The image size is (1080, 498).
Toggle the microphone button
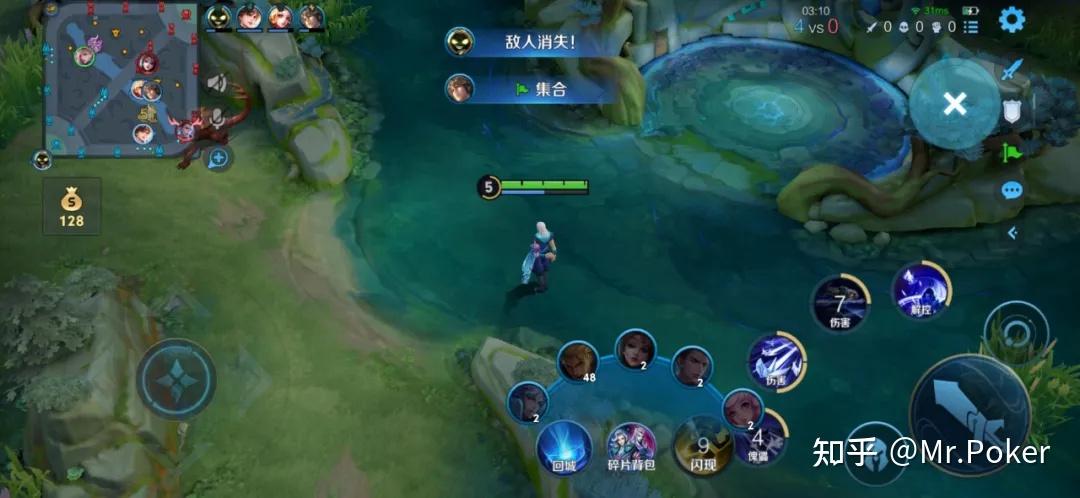pos(216,120)
